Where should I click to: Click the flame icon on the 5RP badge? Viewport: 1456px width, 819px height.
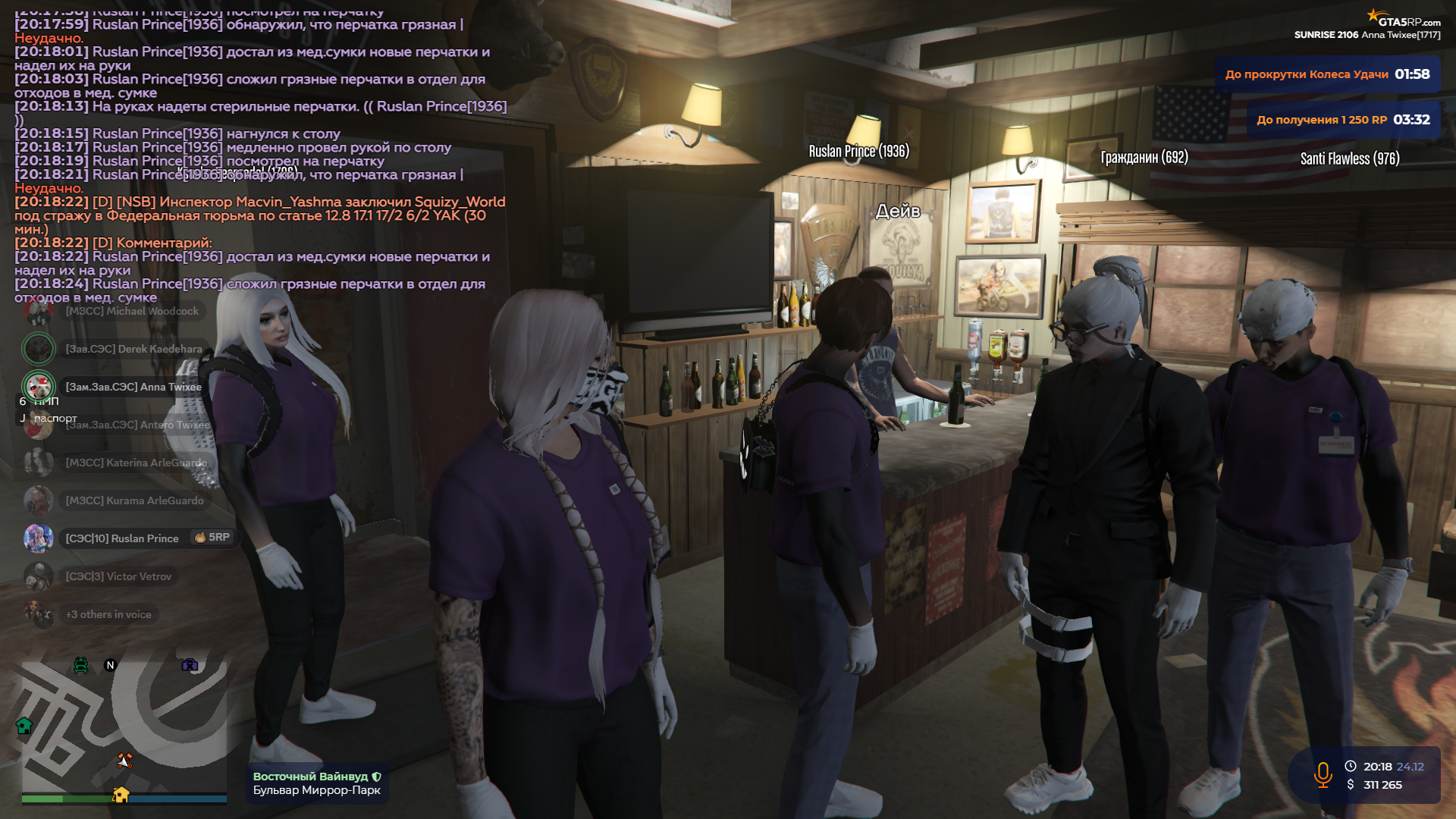pos(199,538)
